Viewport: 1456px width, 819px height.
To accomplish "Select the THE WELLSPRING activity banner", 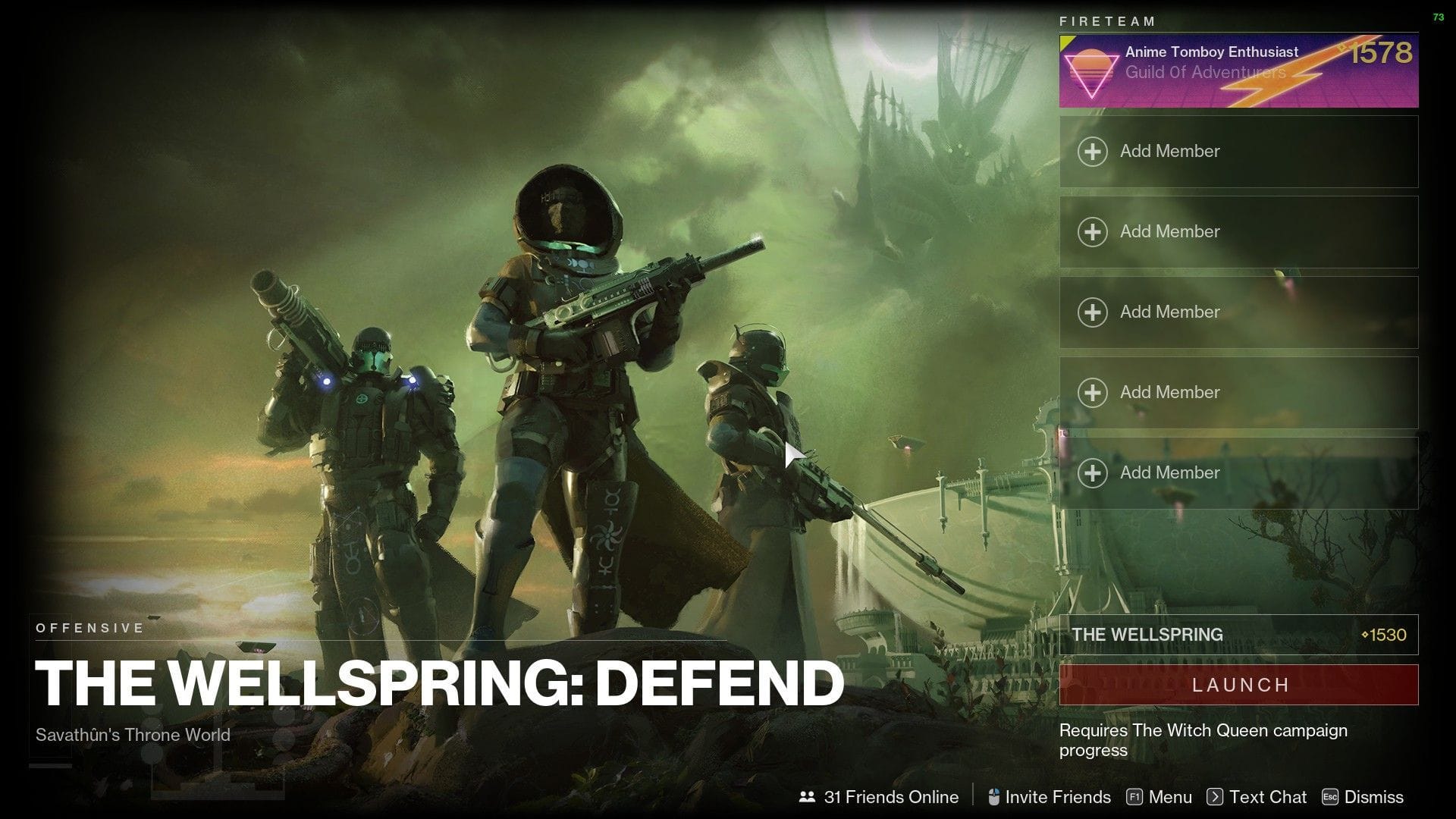I will click(x=1239, y=635).
